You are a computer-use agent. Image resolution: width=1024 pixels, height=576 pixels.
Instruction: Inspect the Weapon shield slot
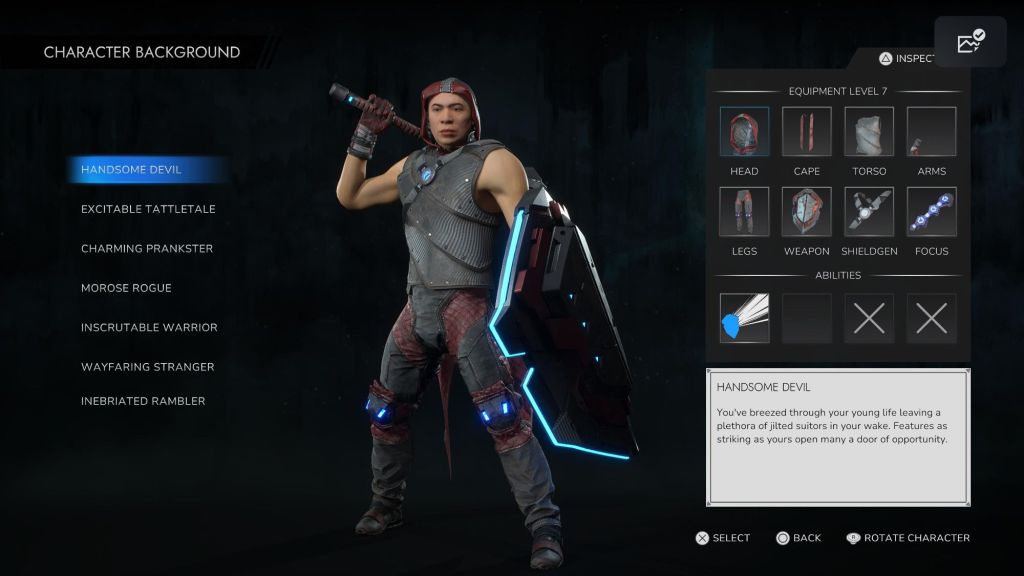[x=806, y=212]
